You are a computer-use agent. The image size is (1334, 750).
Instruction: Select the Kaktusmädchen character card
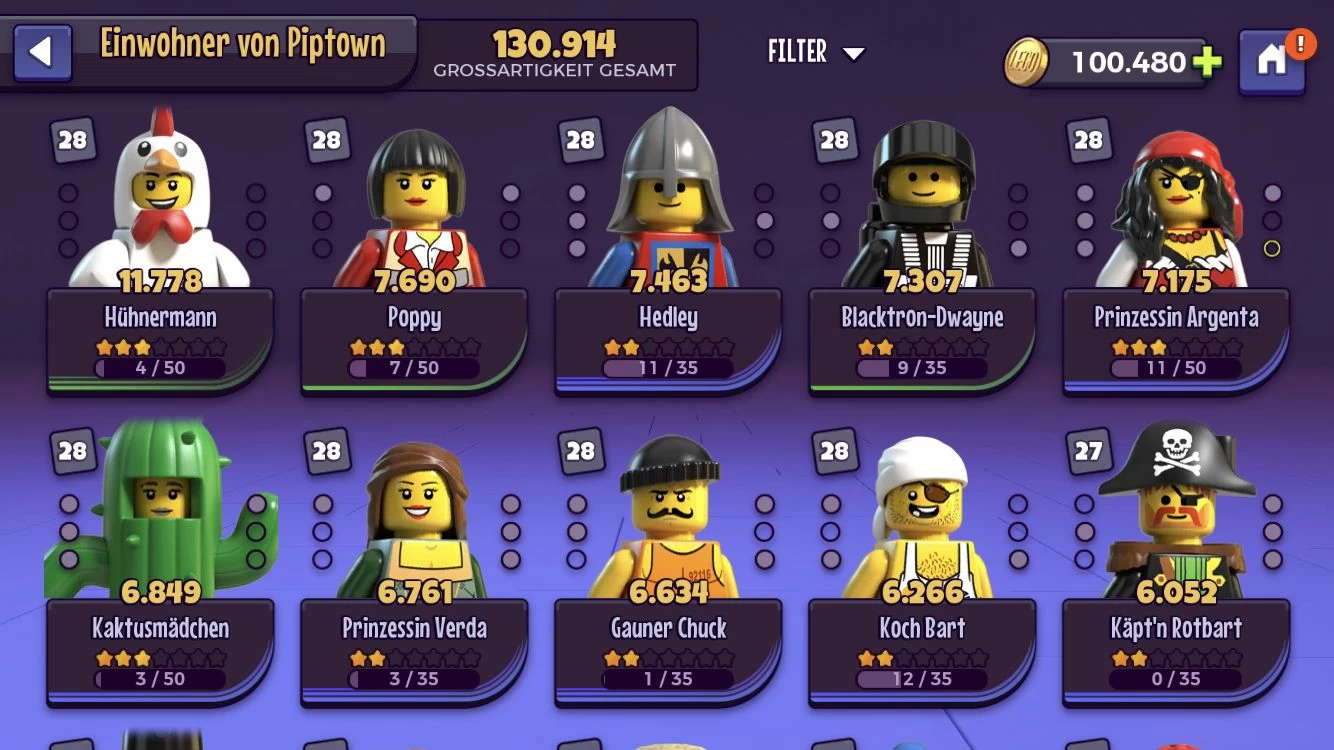tap(160, 640)
